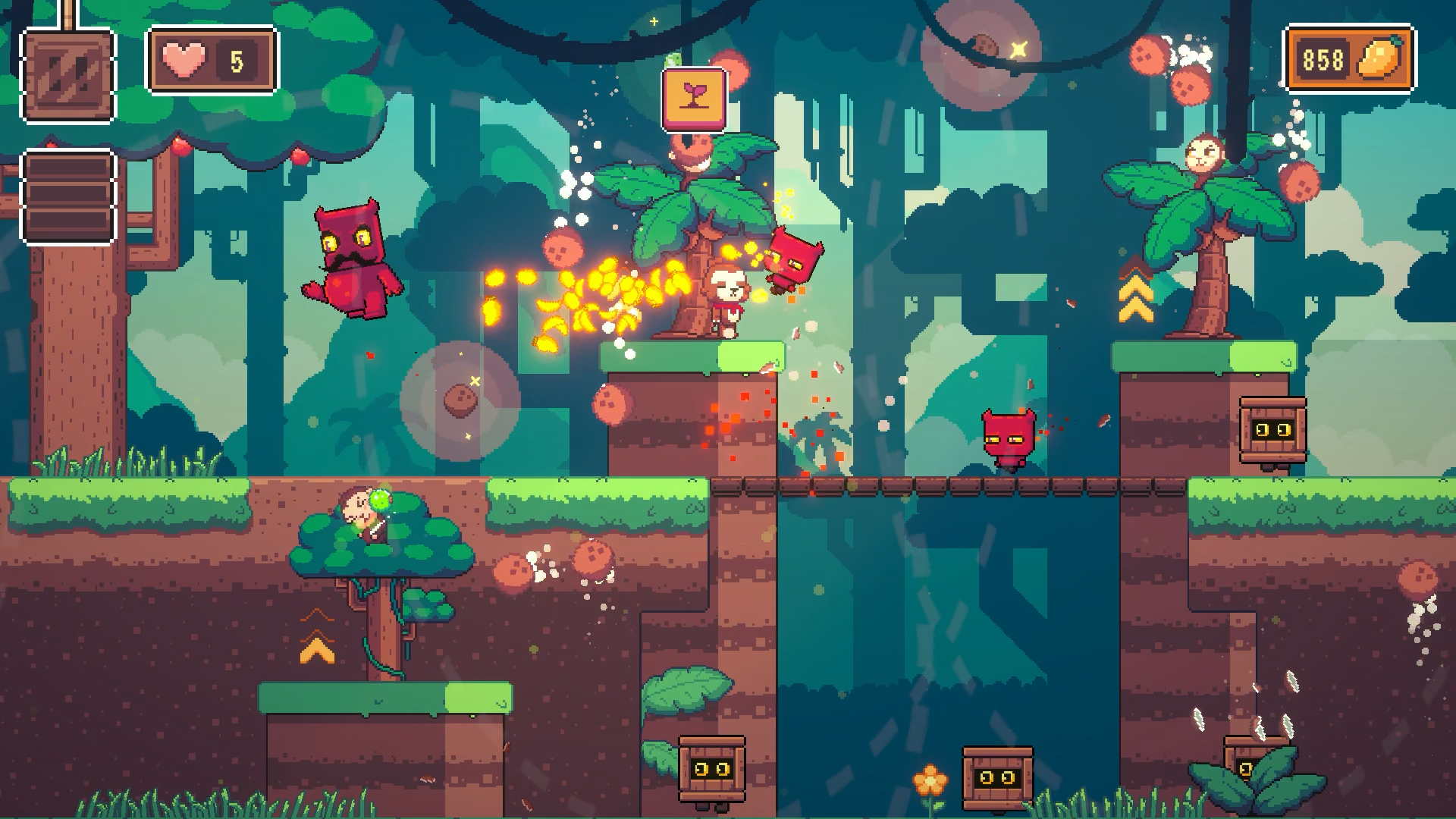Select the wooden crate item slot
1456x819 pixels.
click(x=68, y=75)
